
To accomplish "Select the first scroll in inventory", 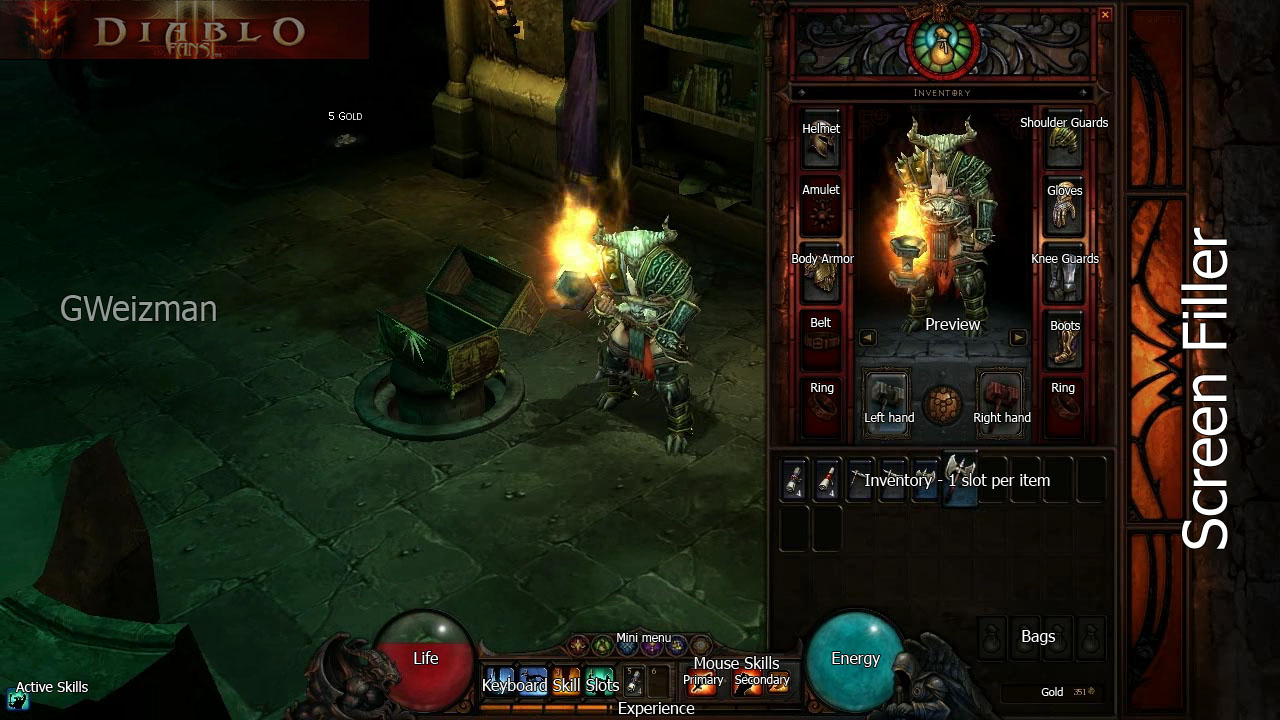I will (794, 480).
